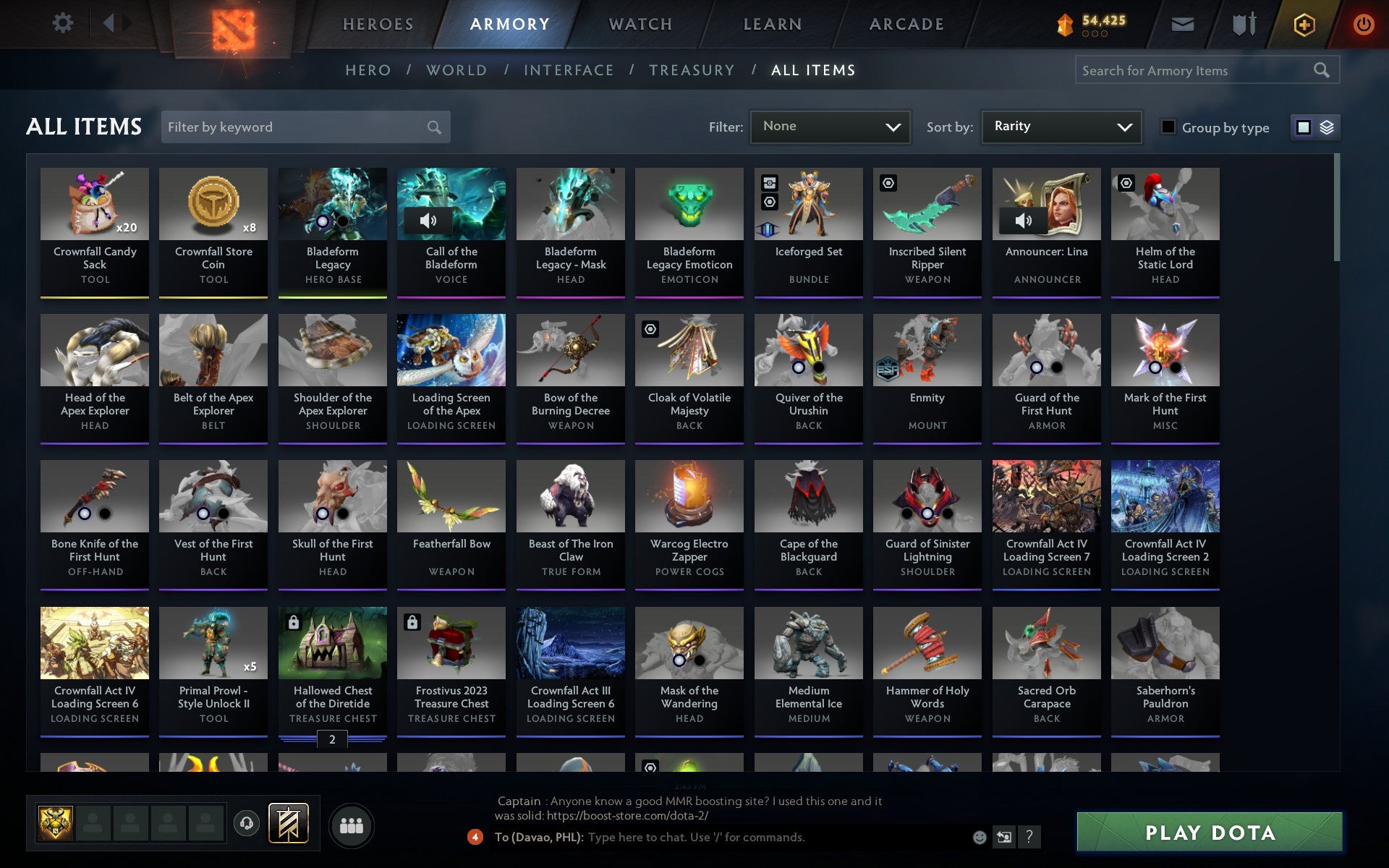Toggle the square grid view icon
The image size is (1389, 868).
pos(1304,127)
